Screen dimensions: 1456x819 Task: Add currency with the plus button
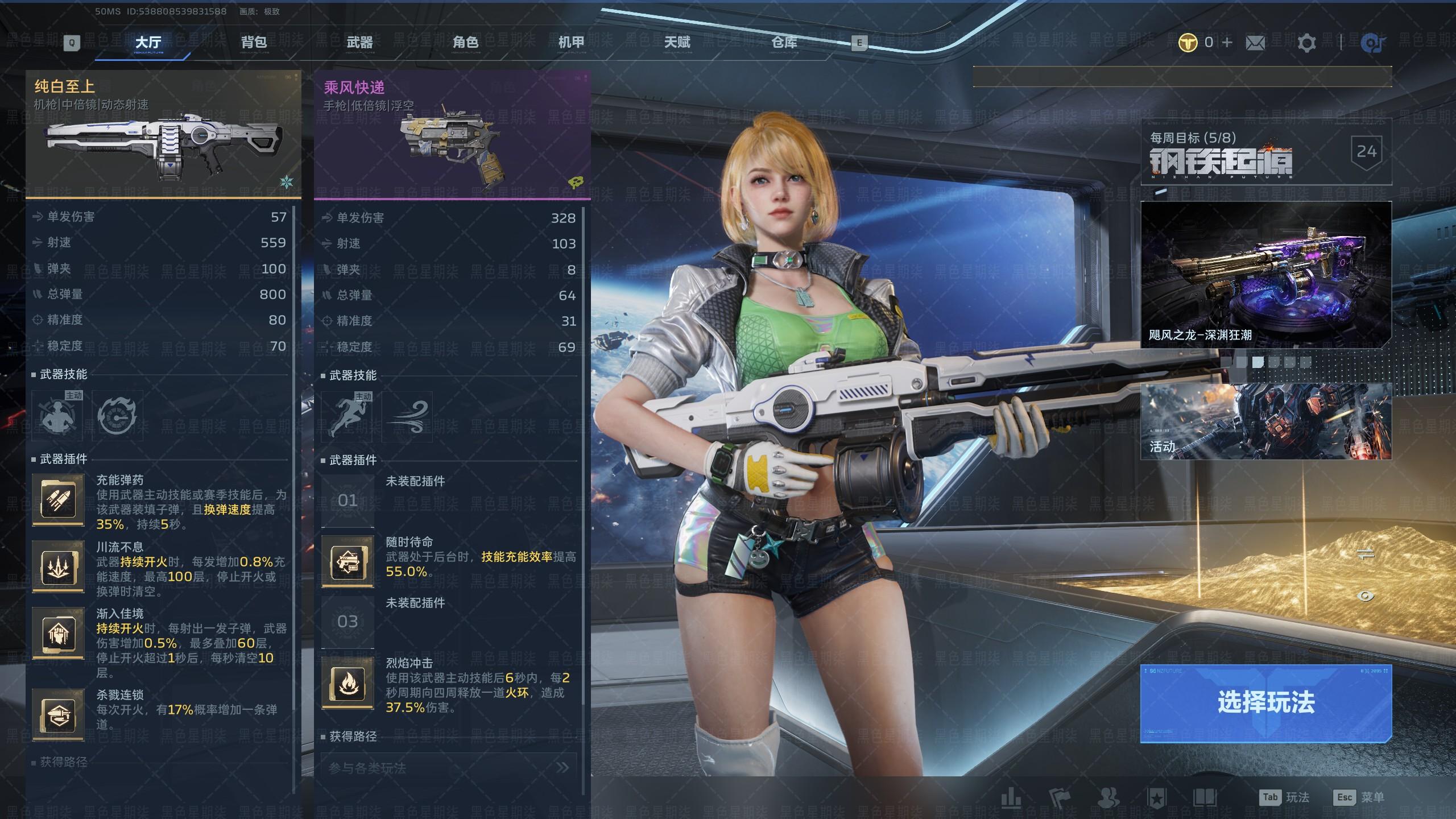coord(1227,42)
